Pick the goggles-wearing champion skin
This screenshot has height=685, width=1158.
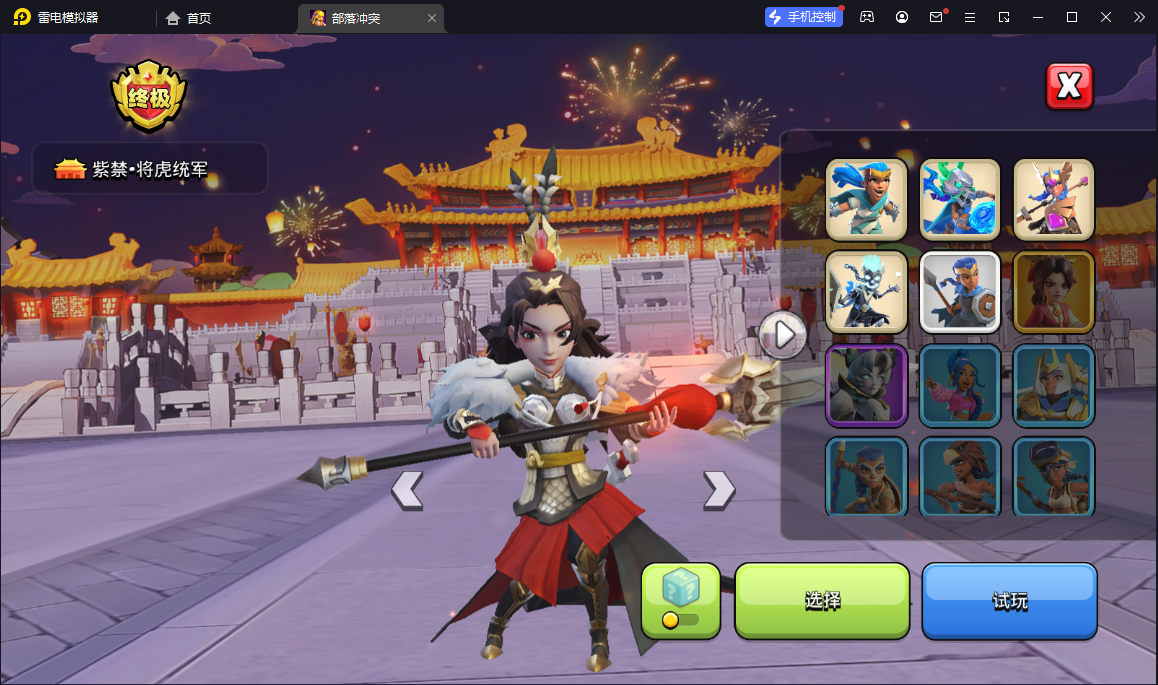pos(1054,477)
